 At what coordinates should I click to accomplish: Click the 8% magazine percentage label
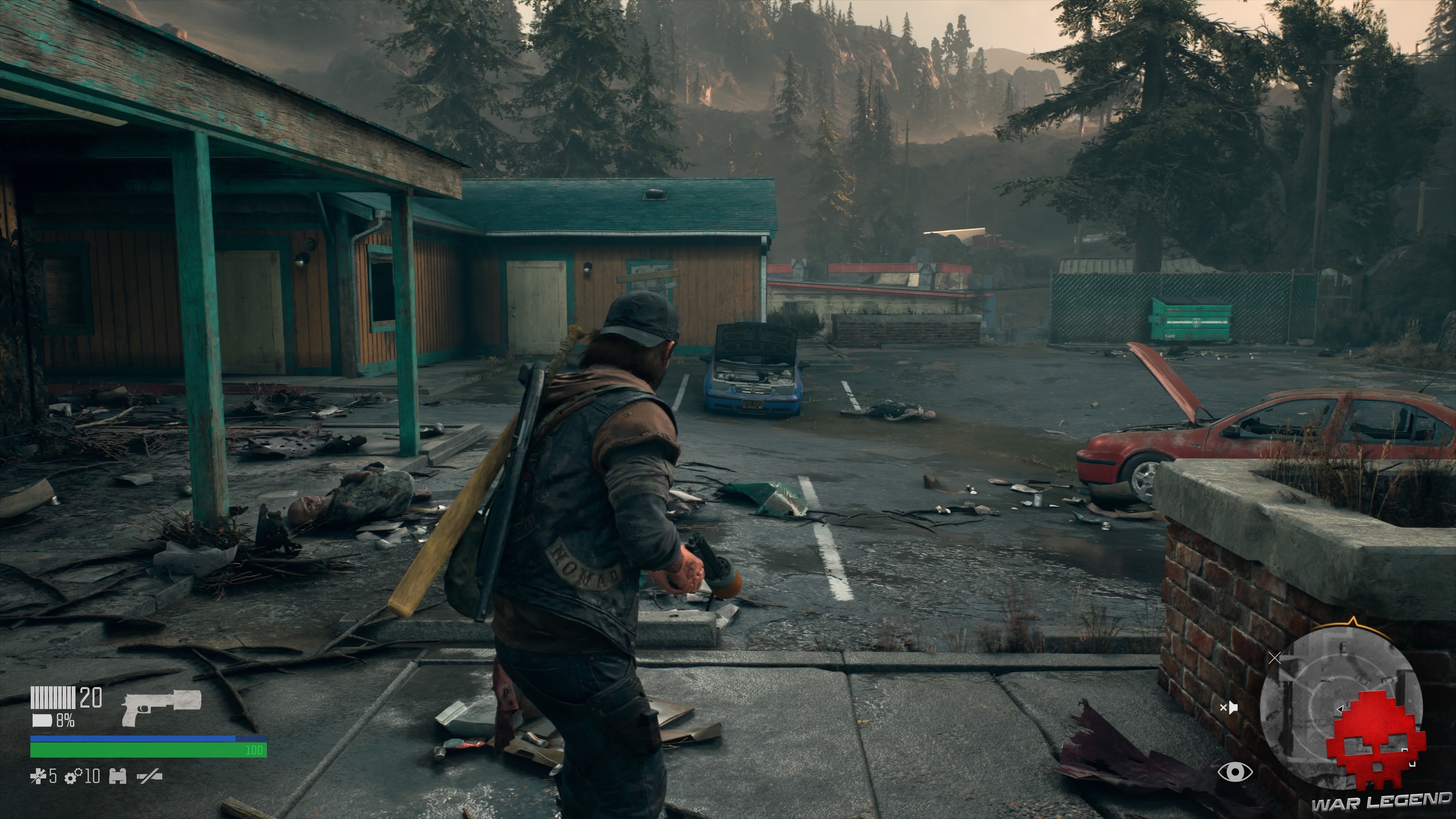click(x=65, y=722)
